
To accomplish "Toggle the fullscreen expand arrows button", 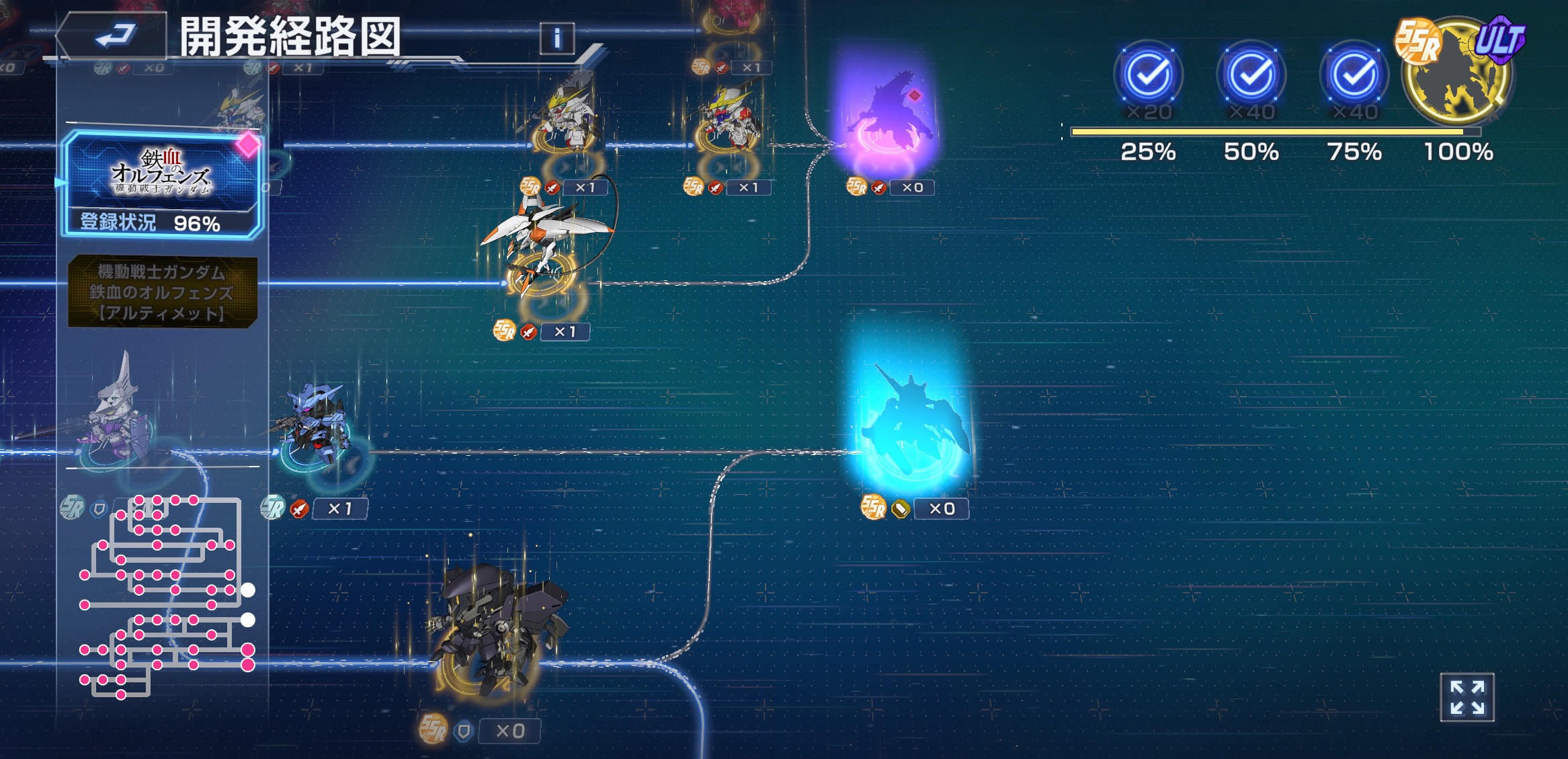I will pos(1467,697).
